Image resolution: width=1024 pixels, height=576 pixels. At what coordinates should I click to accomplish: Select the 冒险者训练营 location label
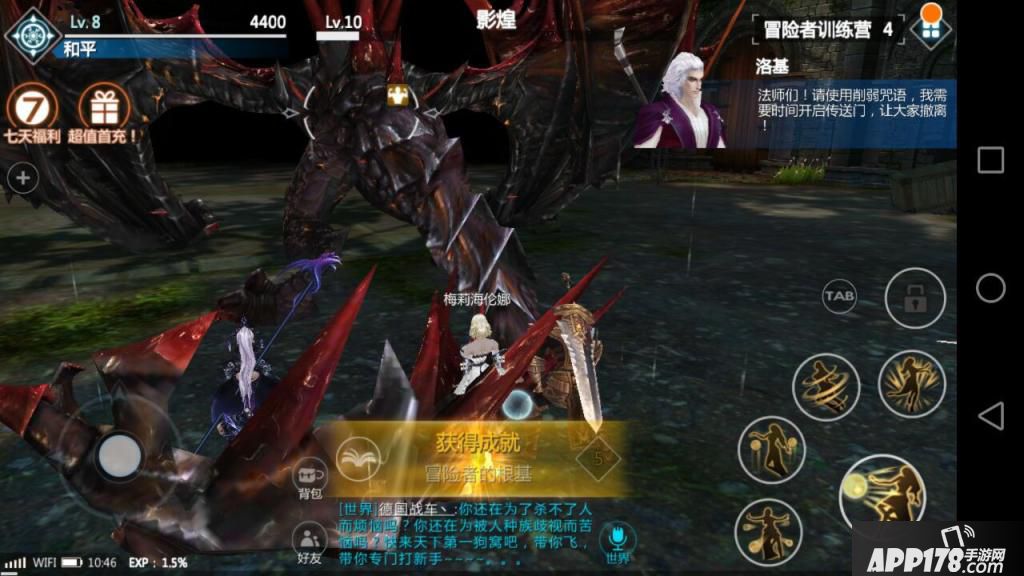coord(814,29)
